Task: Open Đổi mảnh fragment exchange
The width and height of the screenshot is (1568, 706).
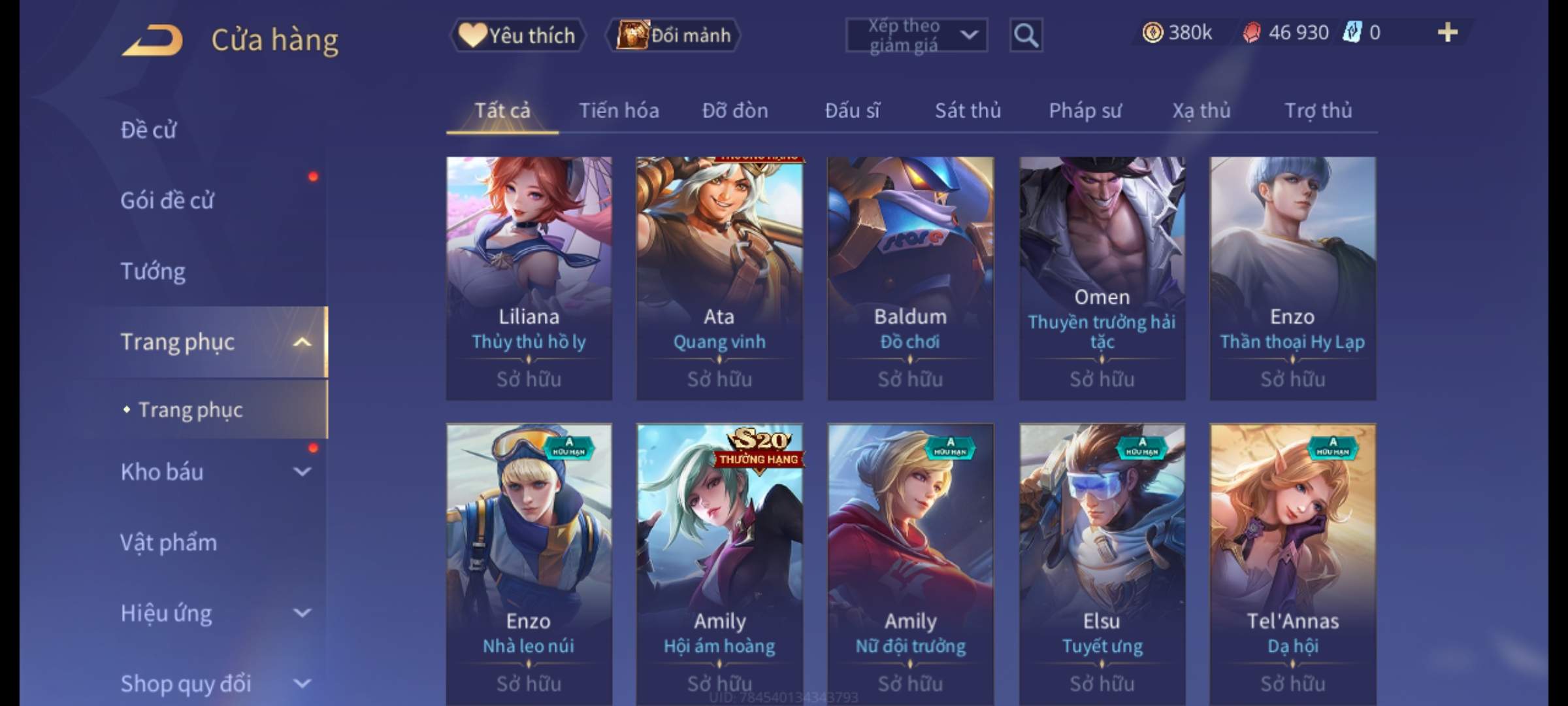Action: pyautogui.click(x=674, y=35)
